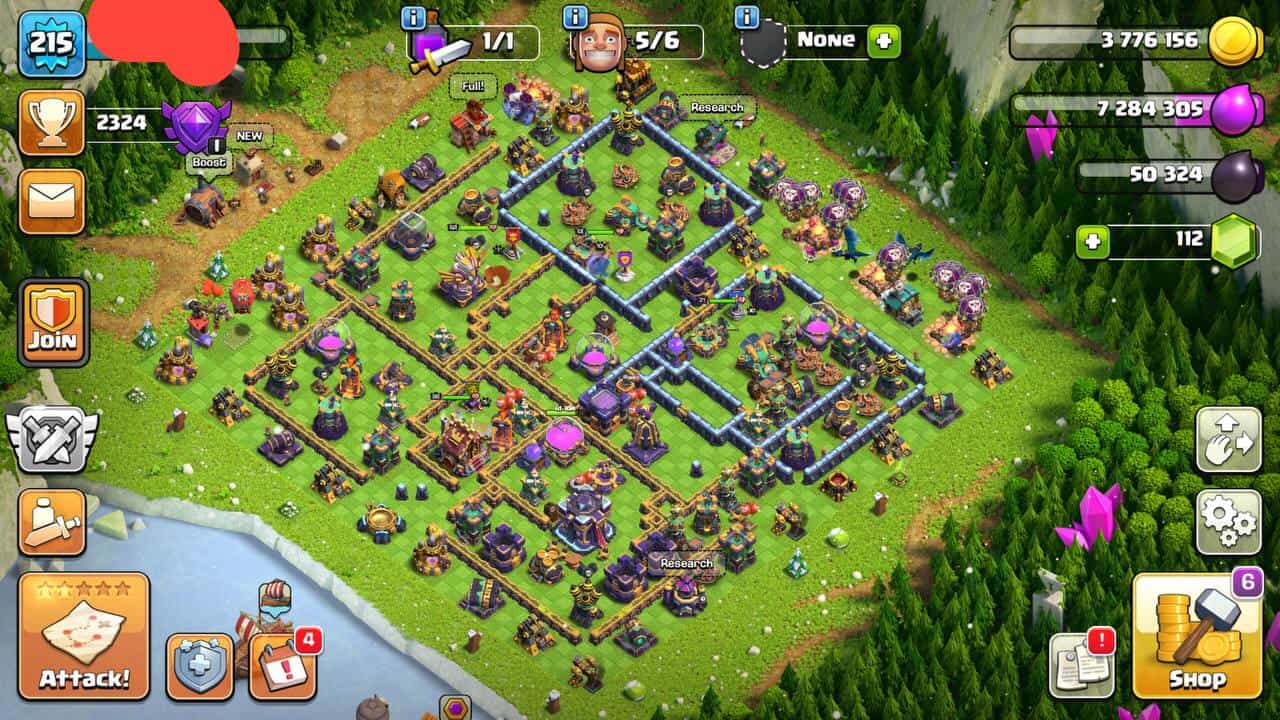
Task: Open the layout editor hand button
Action: point(1229,440)
